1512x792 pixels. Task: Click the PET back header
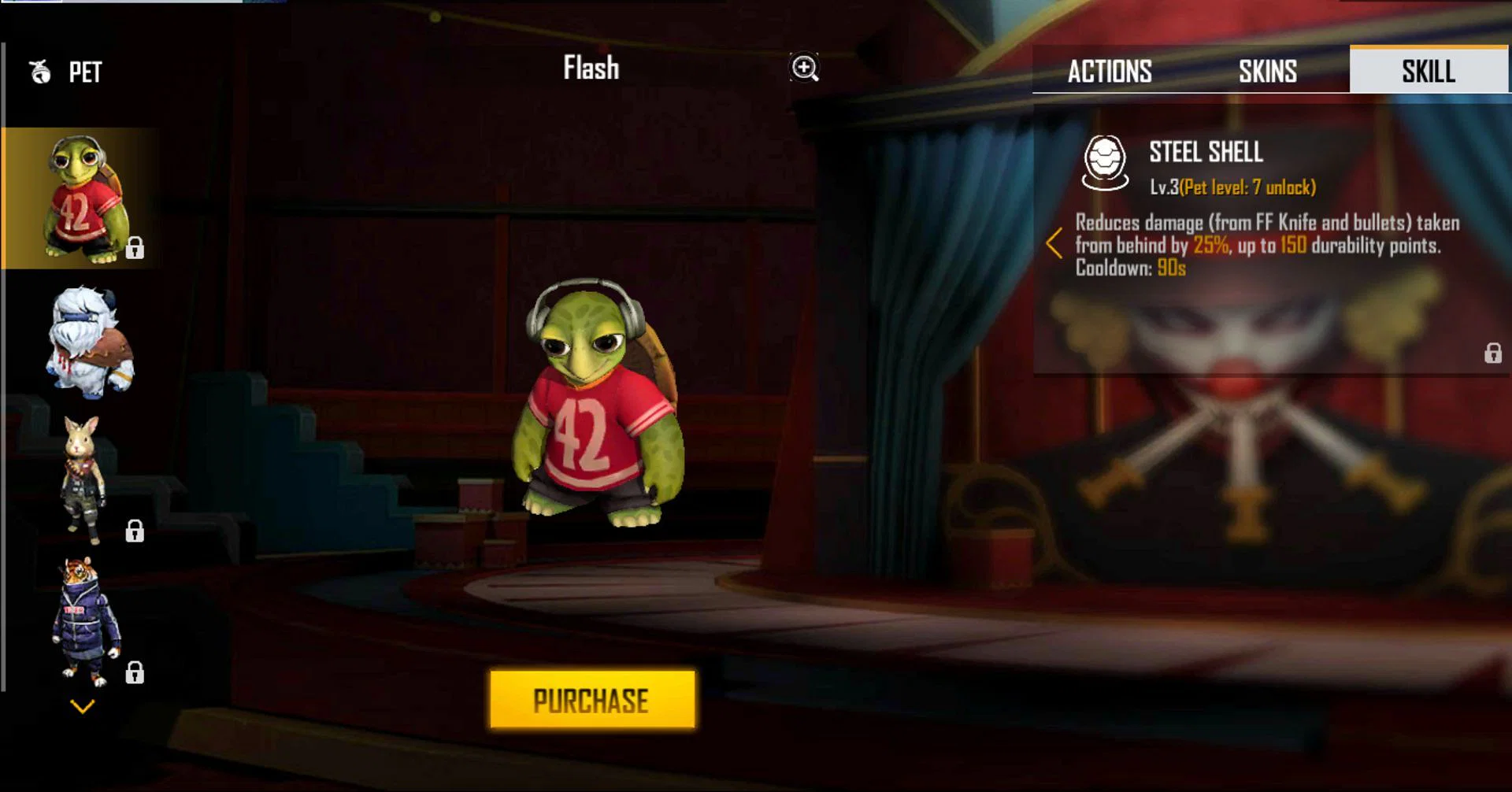[x=67, y=72]
